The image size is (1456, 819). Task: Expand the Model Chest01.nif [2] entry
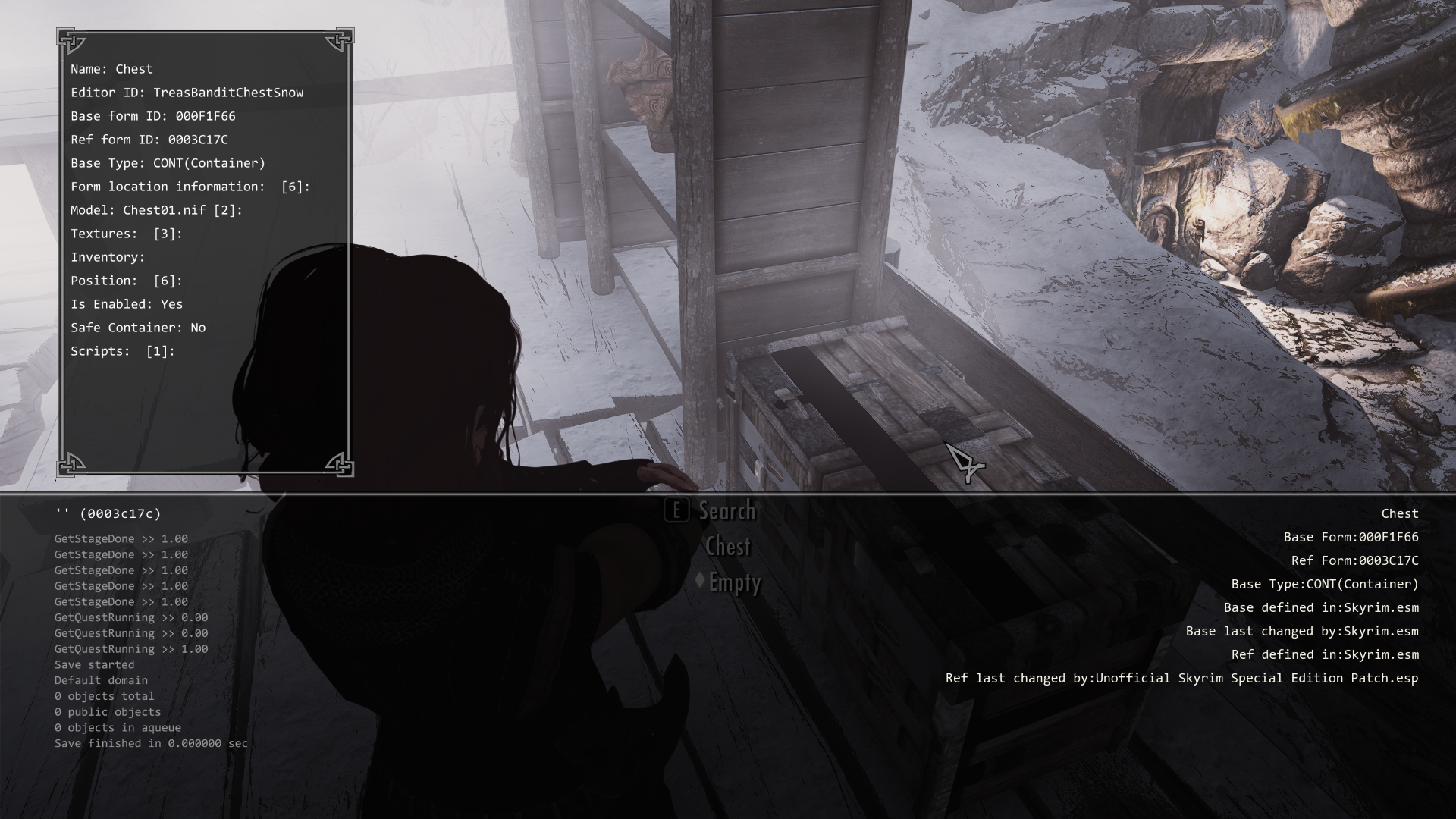pyautogui.click(x=155, y=210)
